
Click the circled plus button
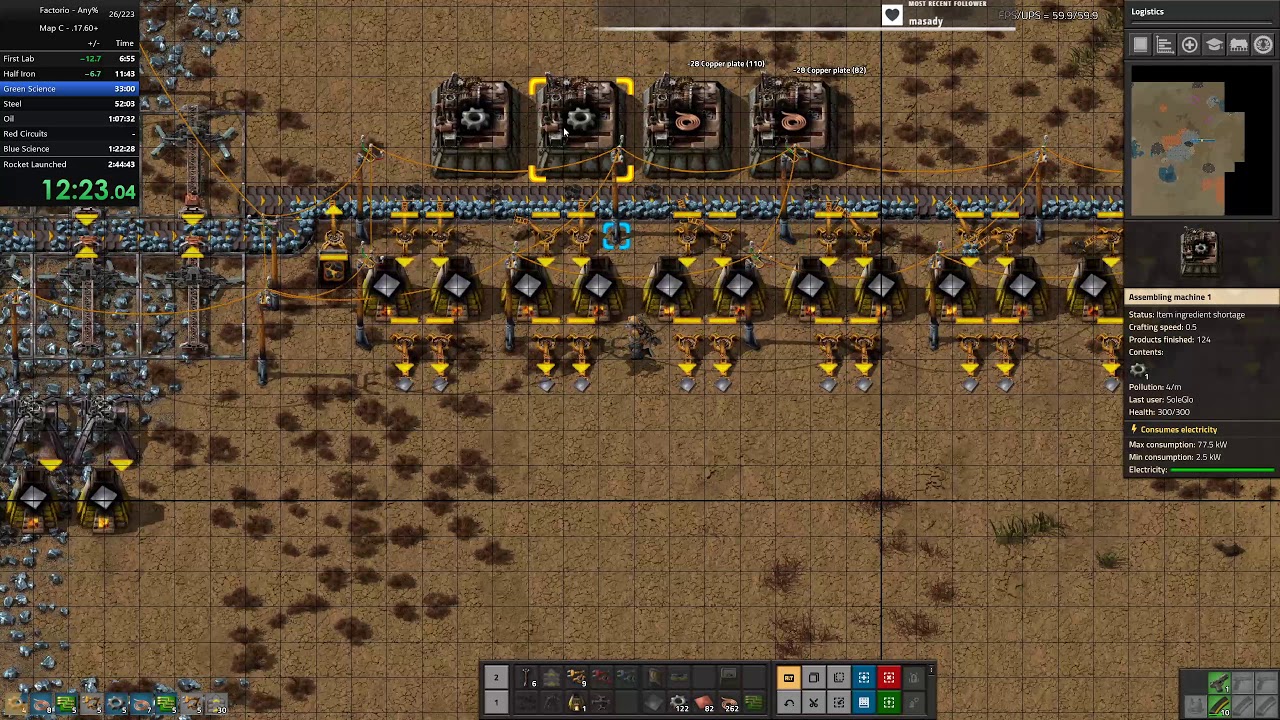point(1189,45)
